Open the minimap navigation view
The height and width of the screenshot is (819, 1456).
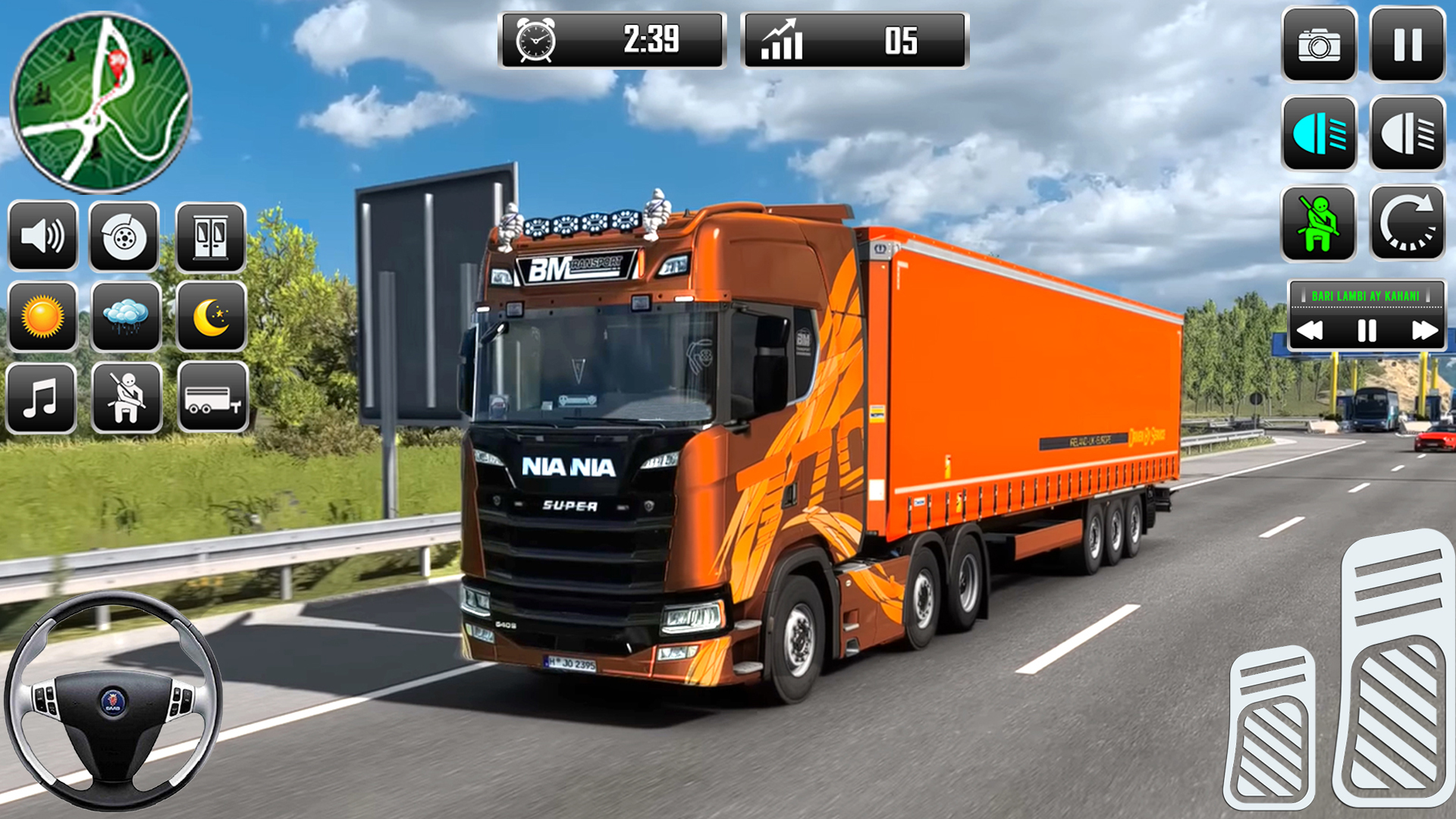tap(102, 104)
